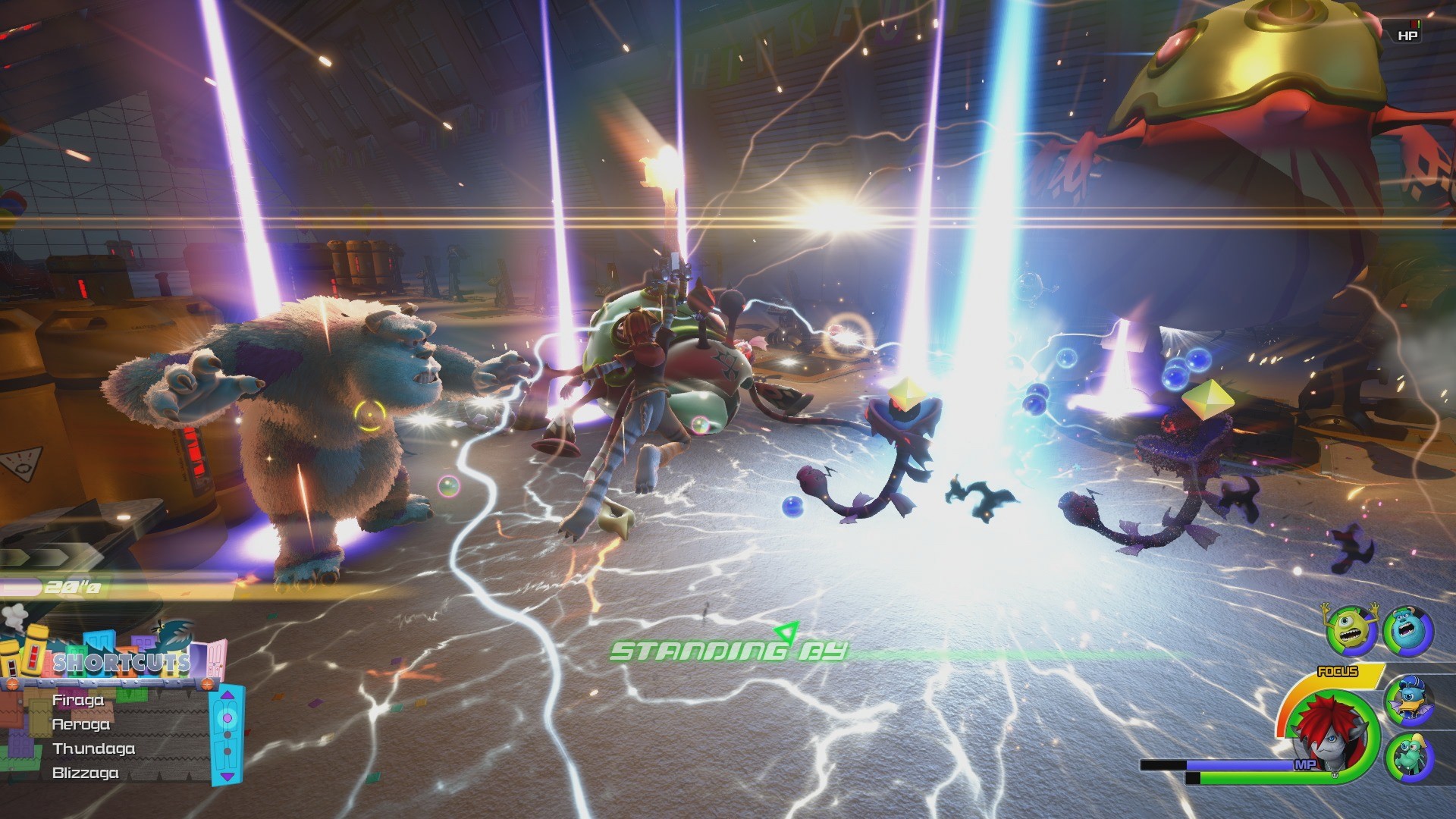Image resolution: width=1456 pixels, height=819 pixels.
Task: Click the highlighted center button of the D-pad remote
Action: [226, 717]
